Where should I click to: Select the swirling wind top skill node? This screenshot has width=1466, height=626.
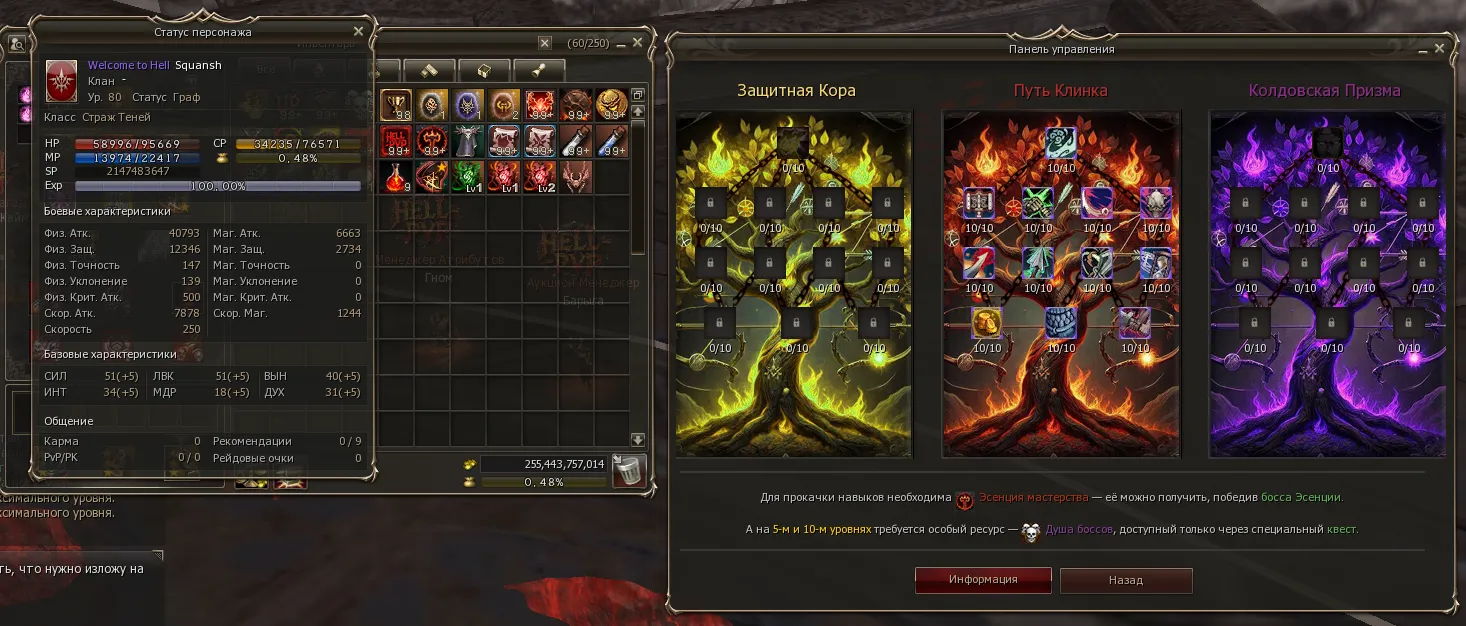click(1060, 142)
